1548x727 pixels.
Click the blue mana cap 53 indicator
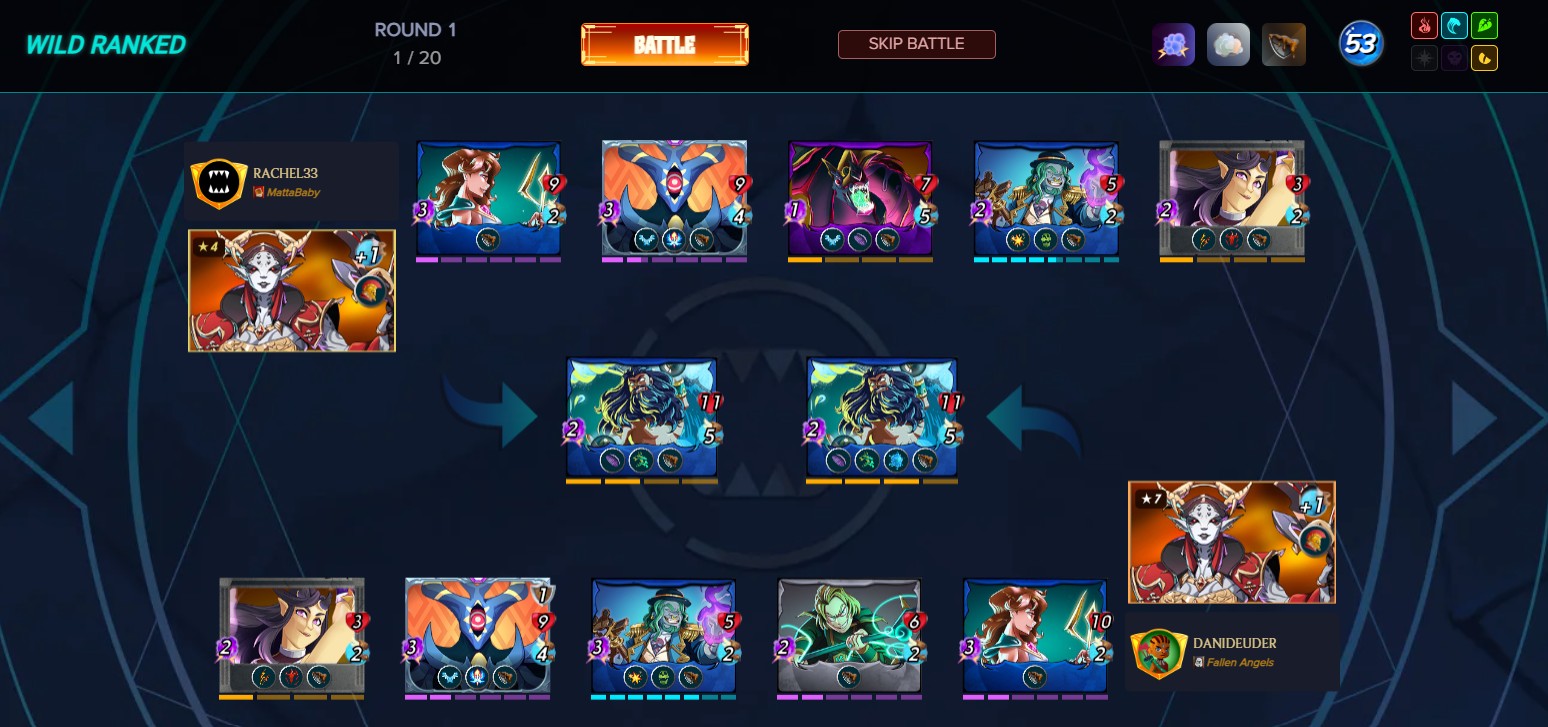pyautogui.click(x=1360, y=44)
